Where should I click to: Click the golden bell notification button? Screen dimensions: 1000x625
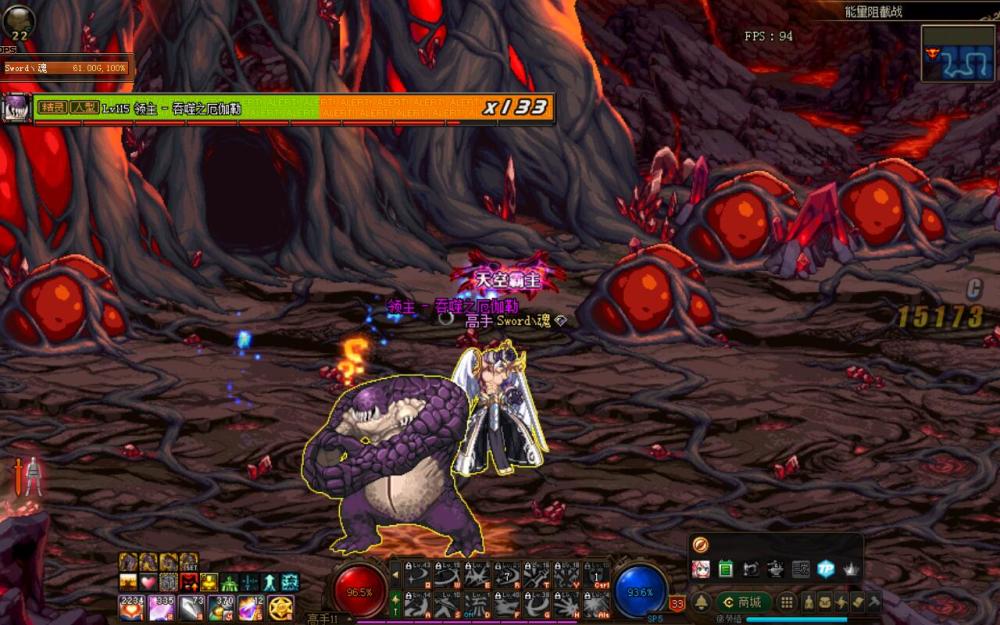(702, 602)
